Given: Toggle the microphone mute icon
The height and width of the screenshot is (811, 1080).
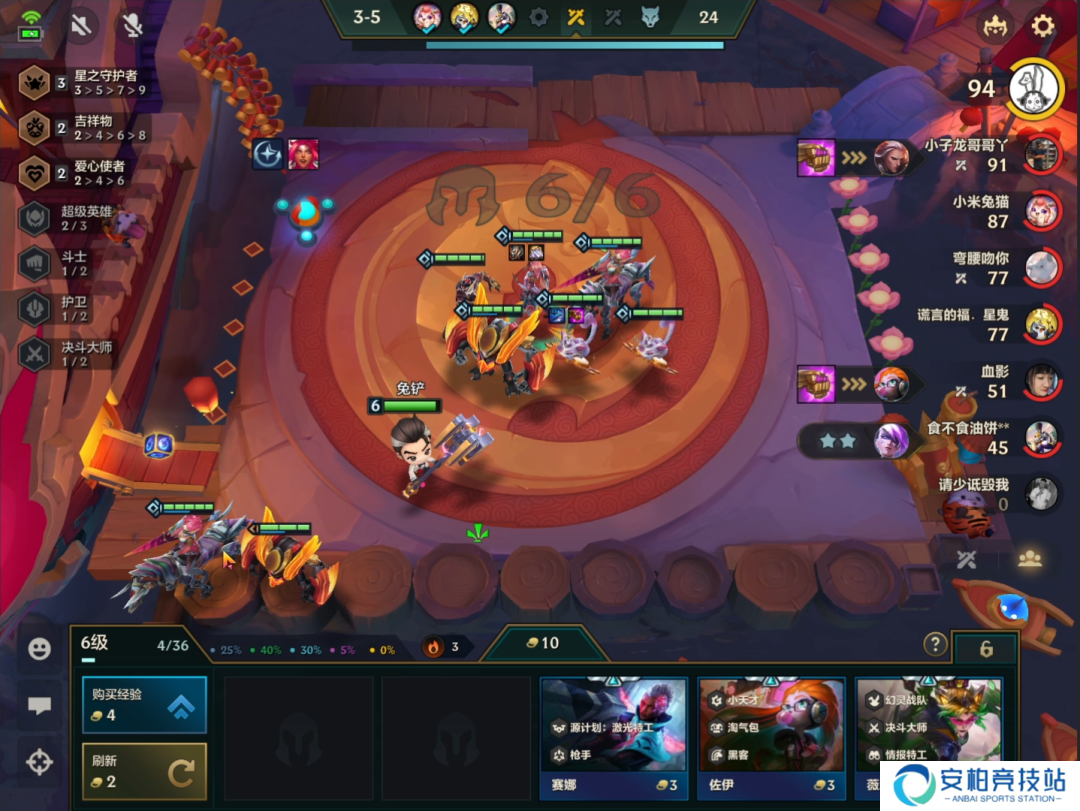Looking at the screenshot, I should coord(132,26).
